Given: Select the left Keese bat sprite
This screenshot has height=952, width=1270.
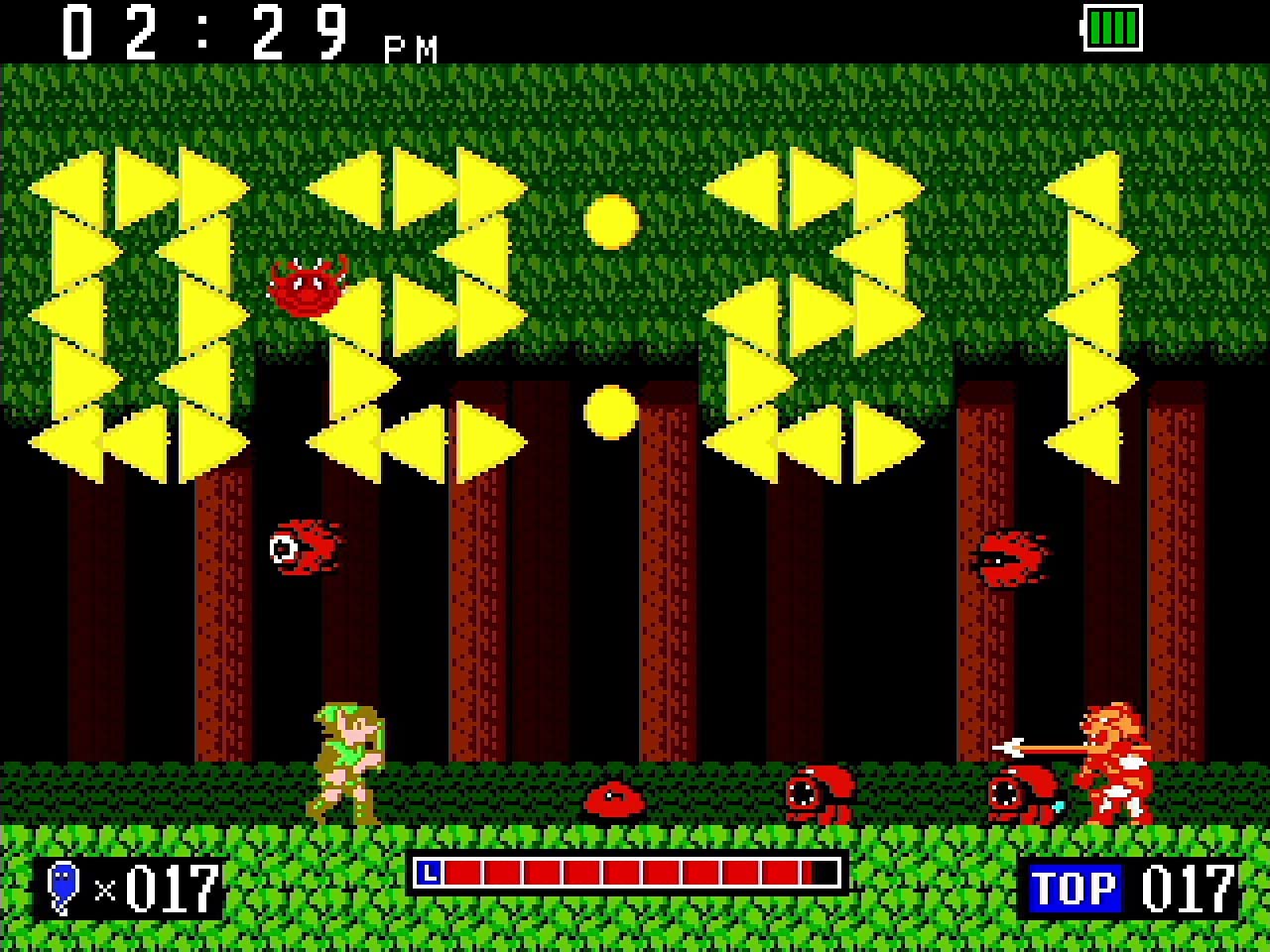Looking at the screenshot, I should tap(303, 547).
